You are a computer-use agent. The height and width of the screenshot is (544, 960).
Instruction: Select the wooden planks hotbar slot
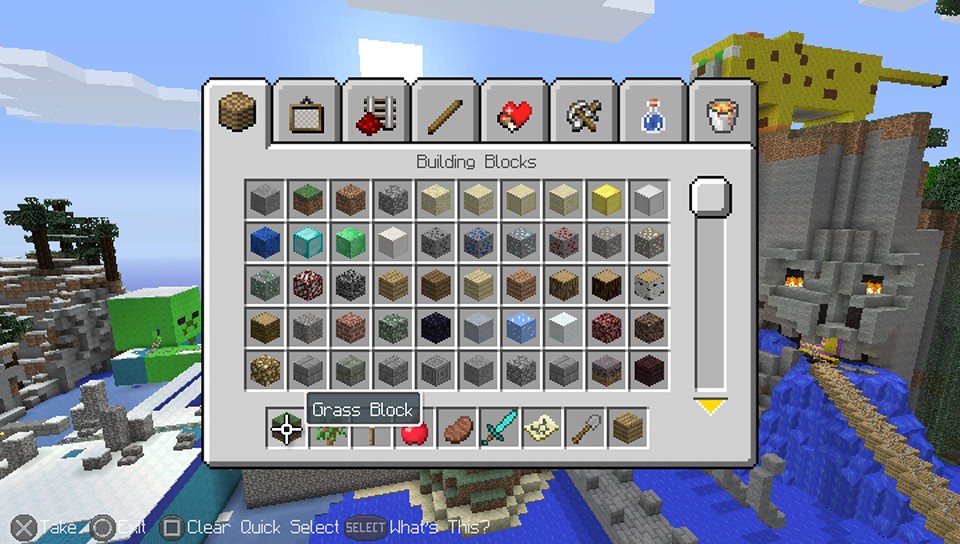click(627, 428)
